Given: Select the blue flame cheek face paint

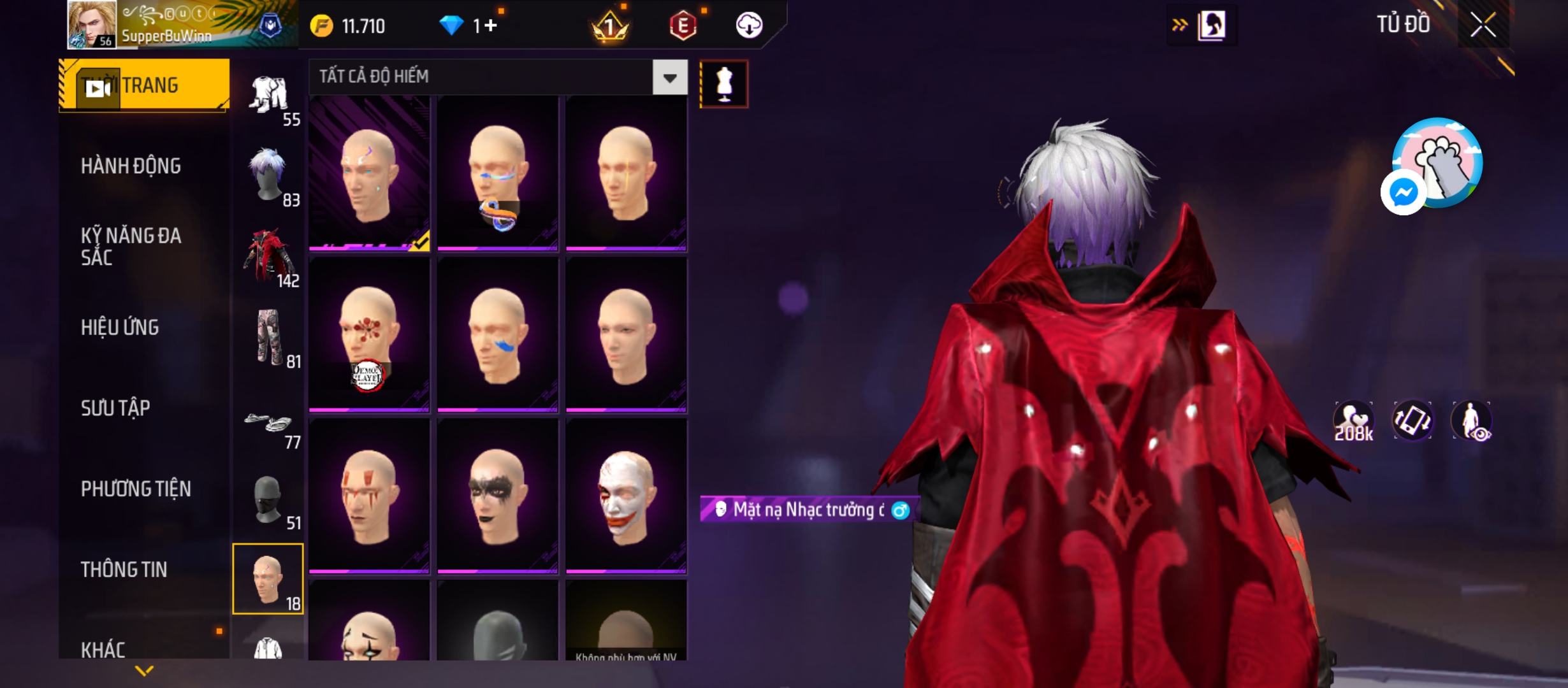Looking at the screenshot, I should point(497,336).
